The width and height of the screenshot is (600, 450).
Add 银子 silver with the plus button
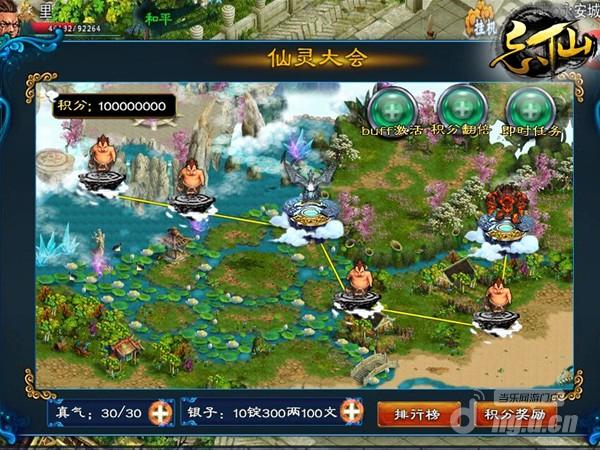tap(351, 412)
